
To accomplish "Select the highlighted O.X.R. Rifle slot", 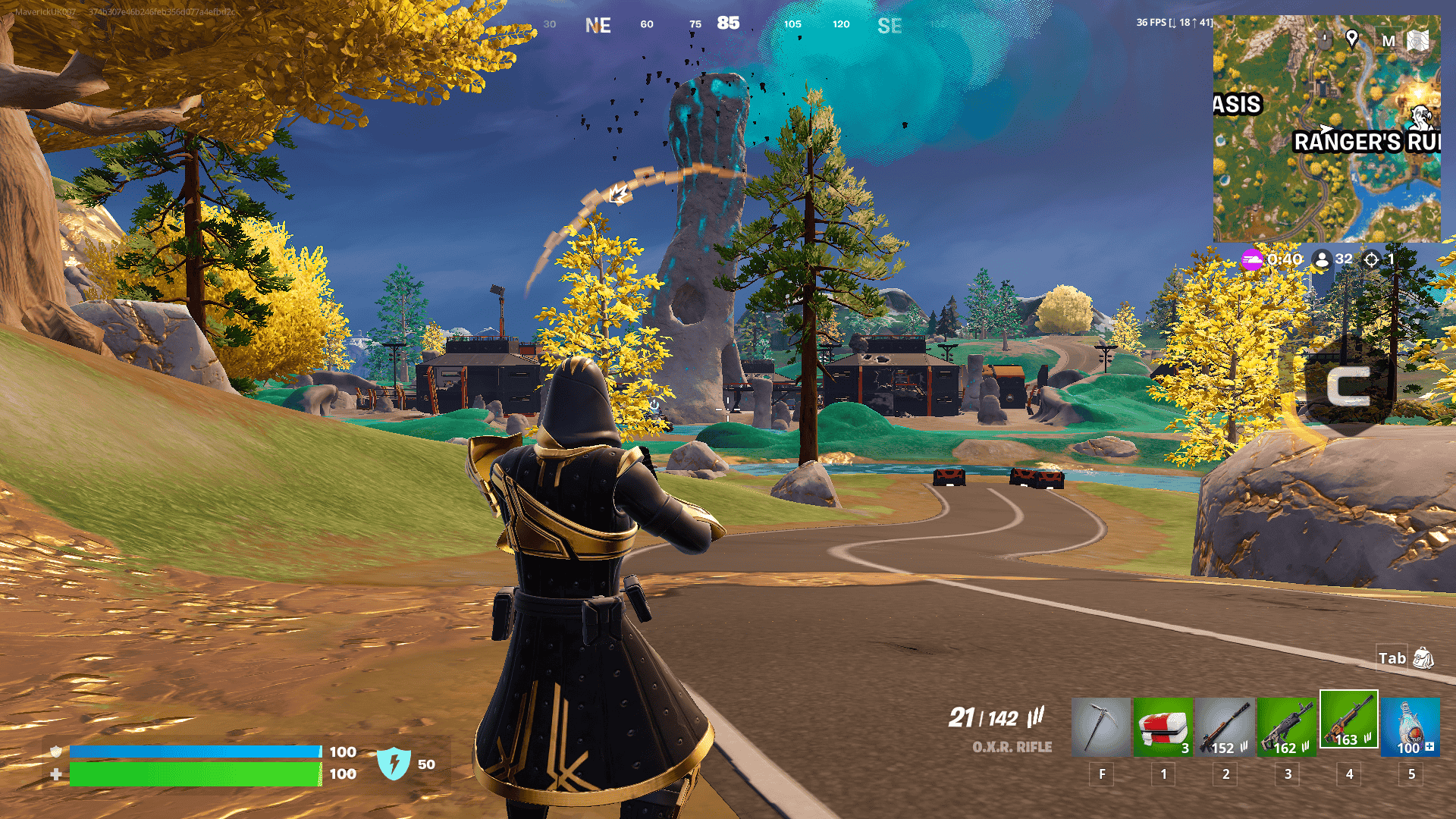I will click(x=1348, y=719).
